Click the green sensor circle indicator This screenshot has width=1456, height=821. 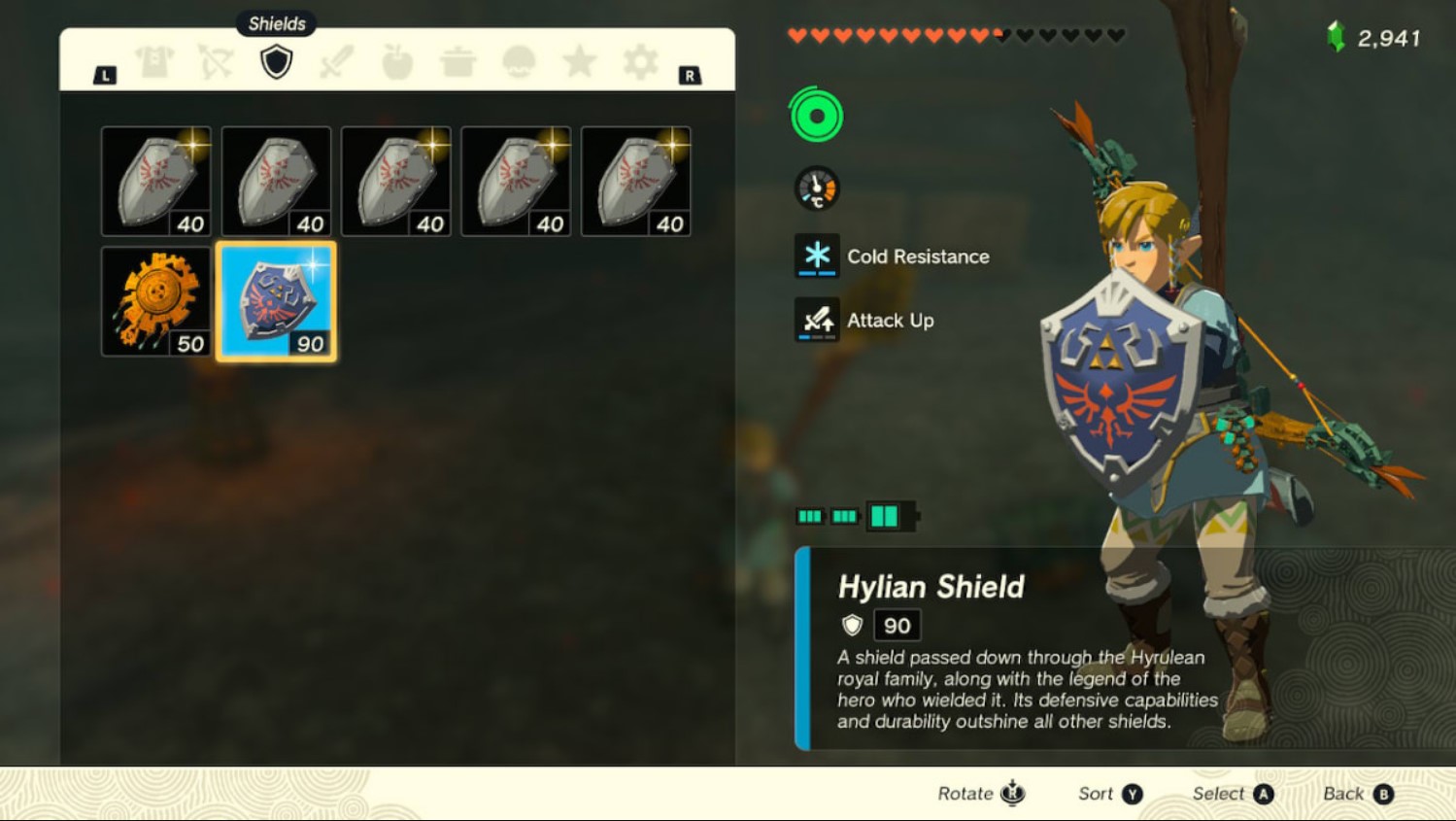point(817,115)
